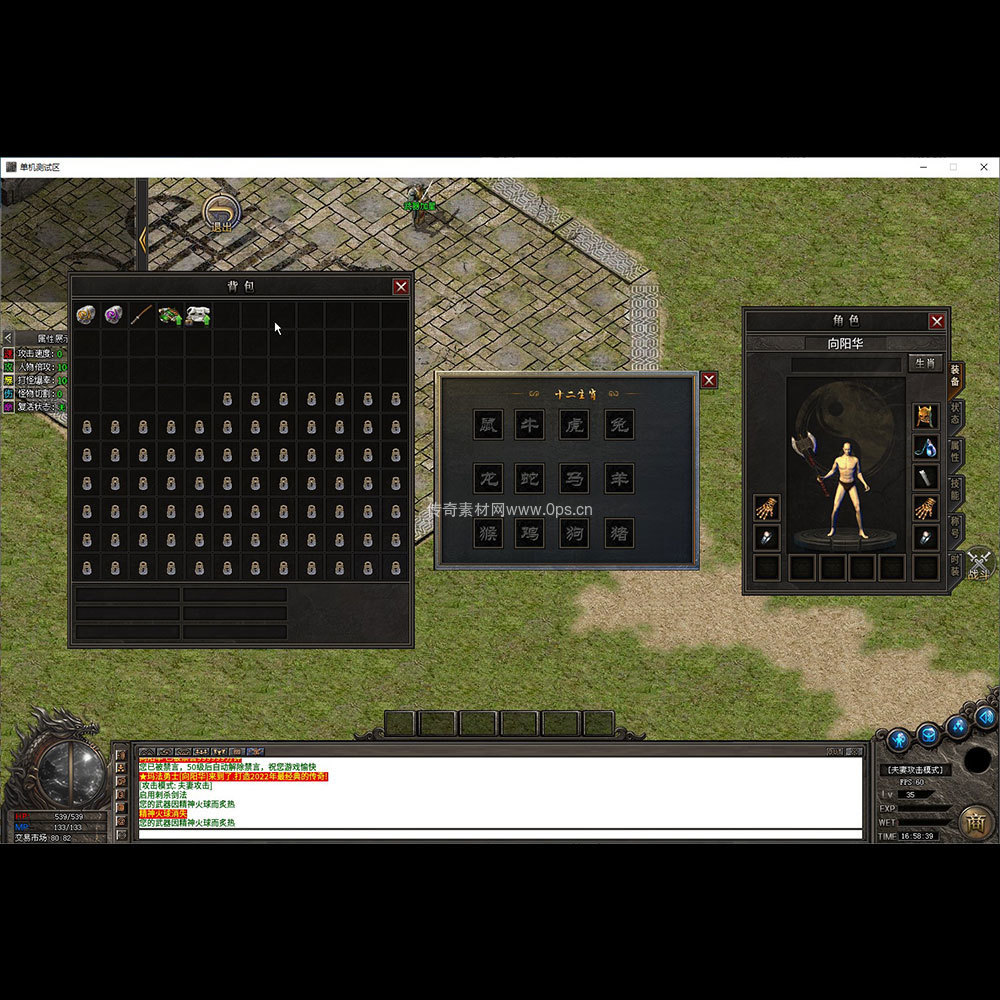
Task: Click the 生肖 button in character window
Action: point(924,362)
